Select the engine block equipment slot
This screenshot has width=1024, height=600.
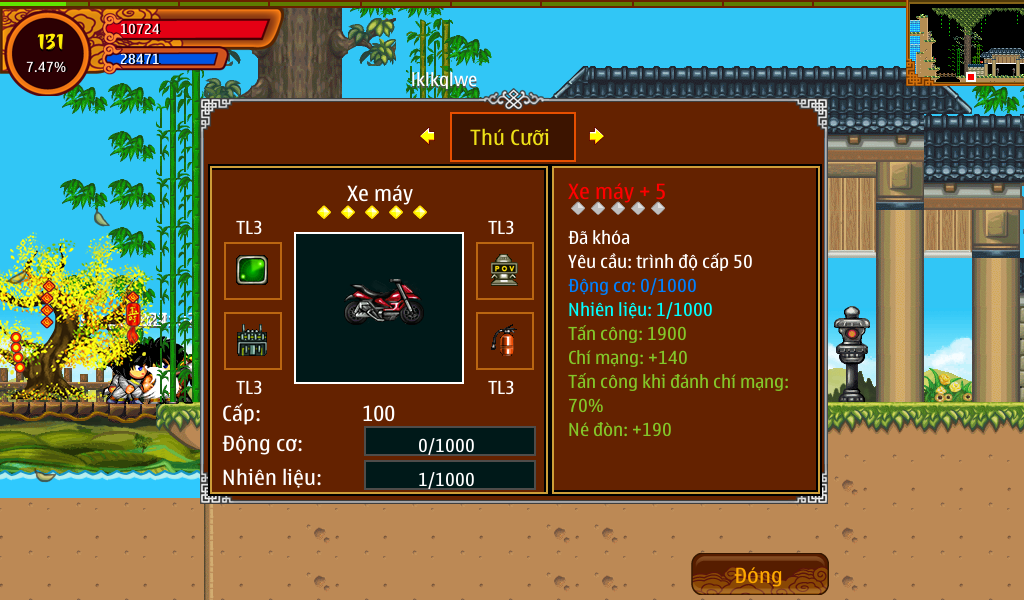click(x=252, y=341)
